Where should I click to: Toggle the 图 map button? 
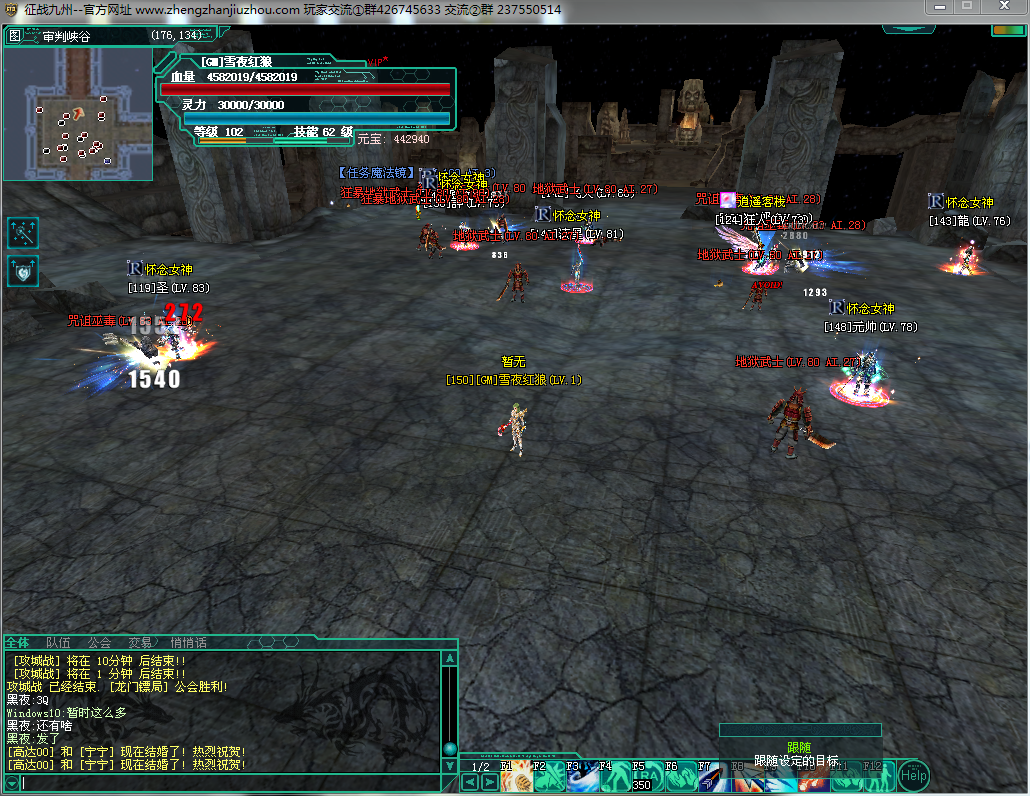14,36
